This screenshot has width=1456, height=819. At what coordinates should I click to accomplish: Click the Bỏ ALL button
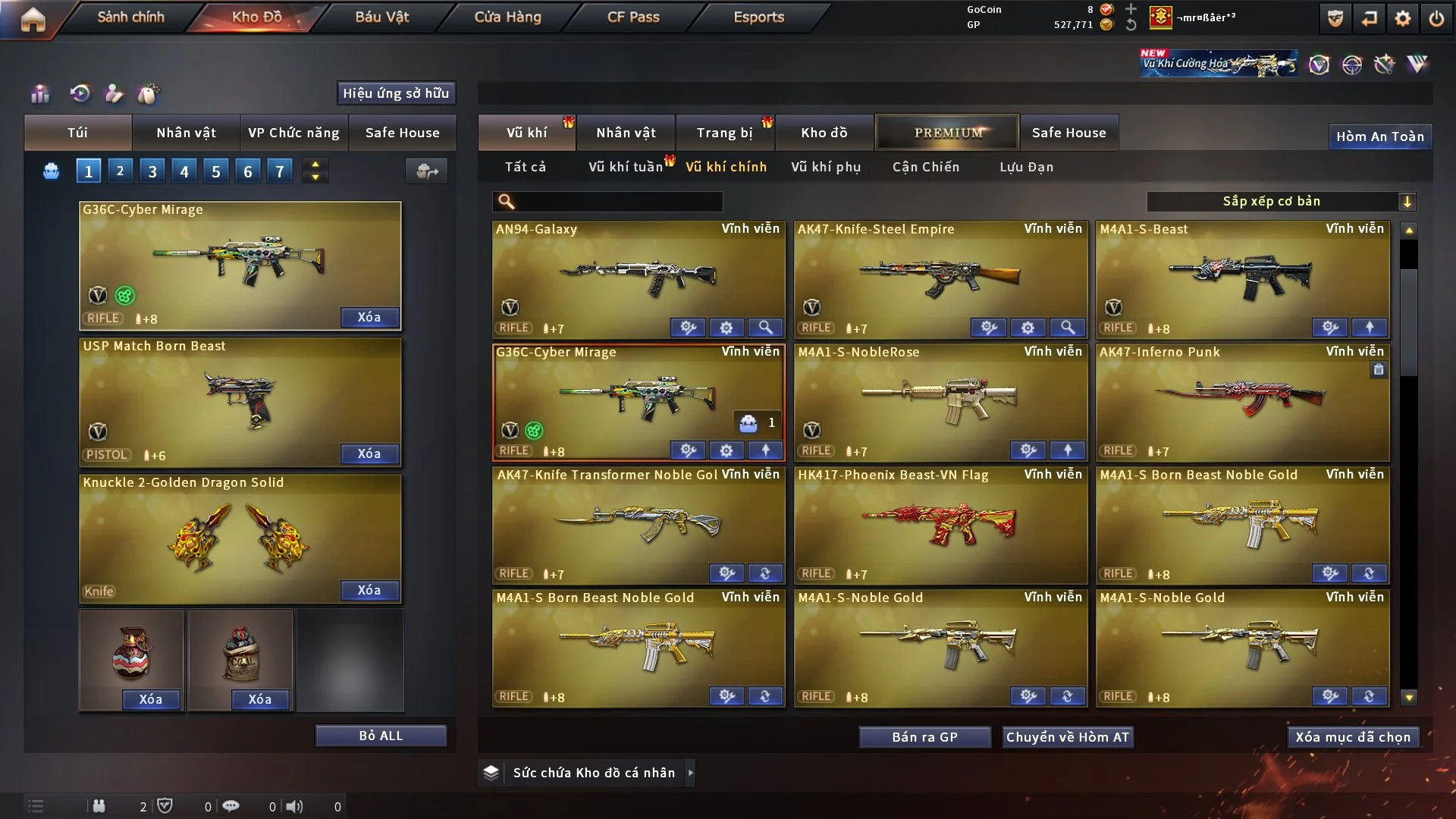[x=381, y=736]
